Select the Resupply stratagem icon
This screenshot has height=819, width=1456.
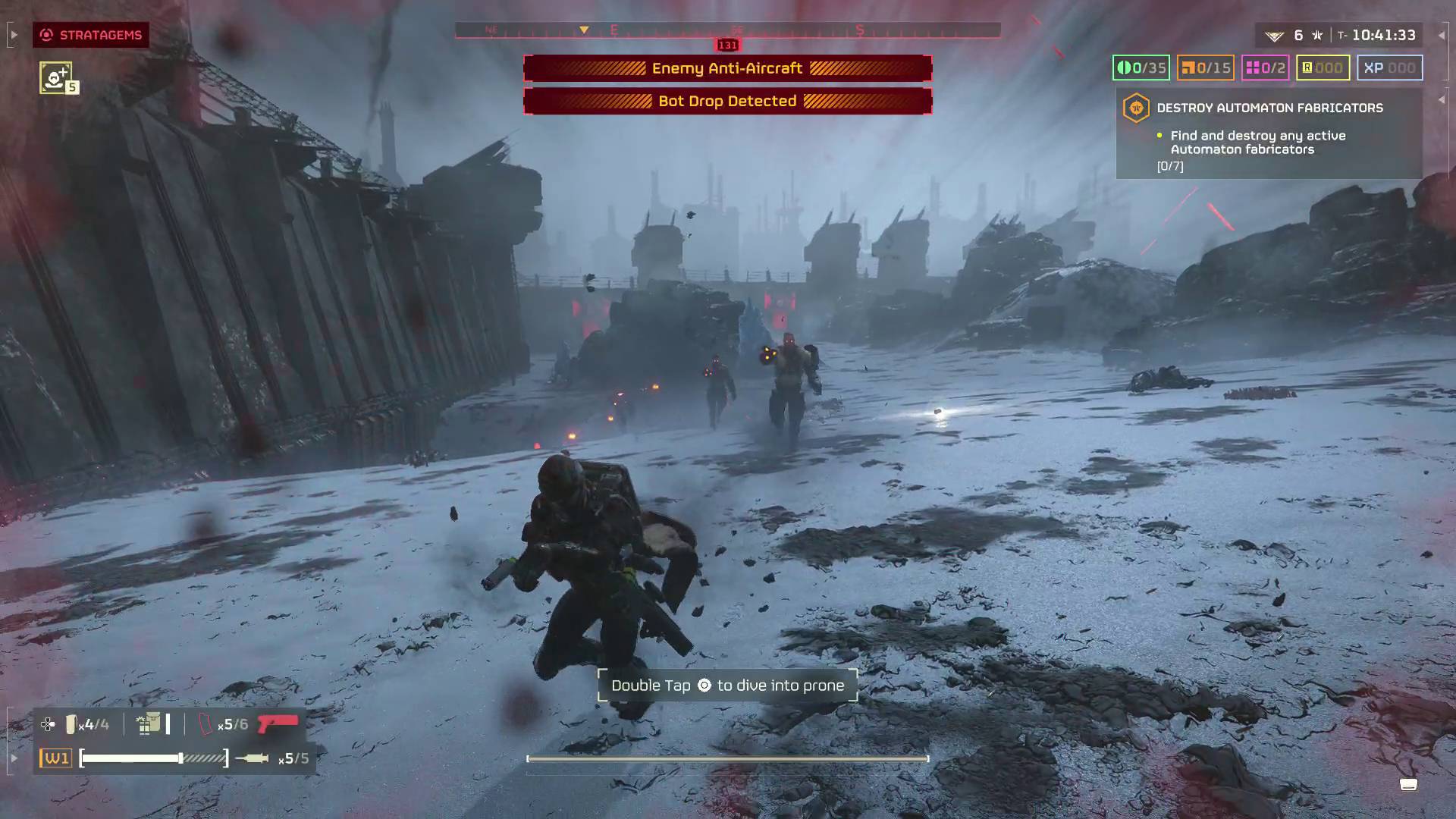click(x=58, y=77)
